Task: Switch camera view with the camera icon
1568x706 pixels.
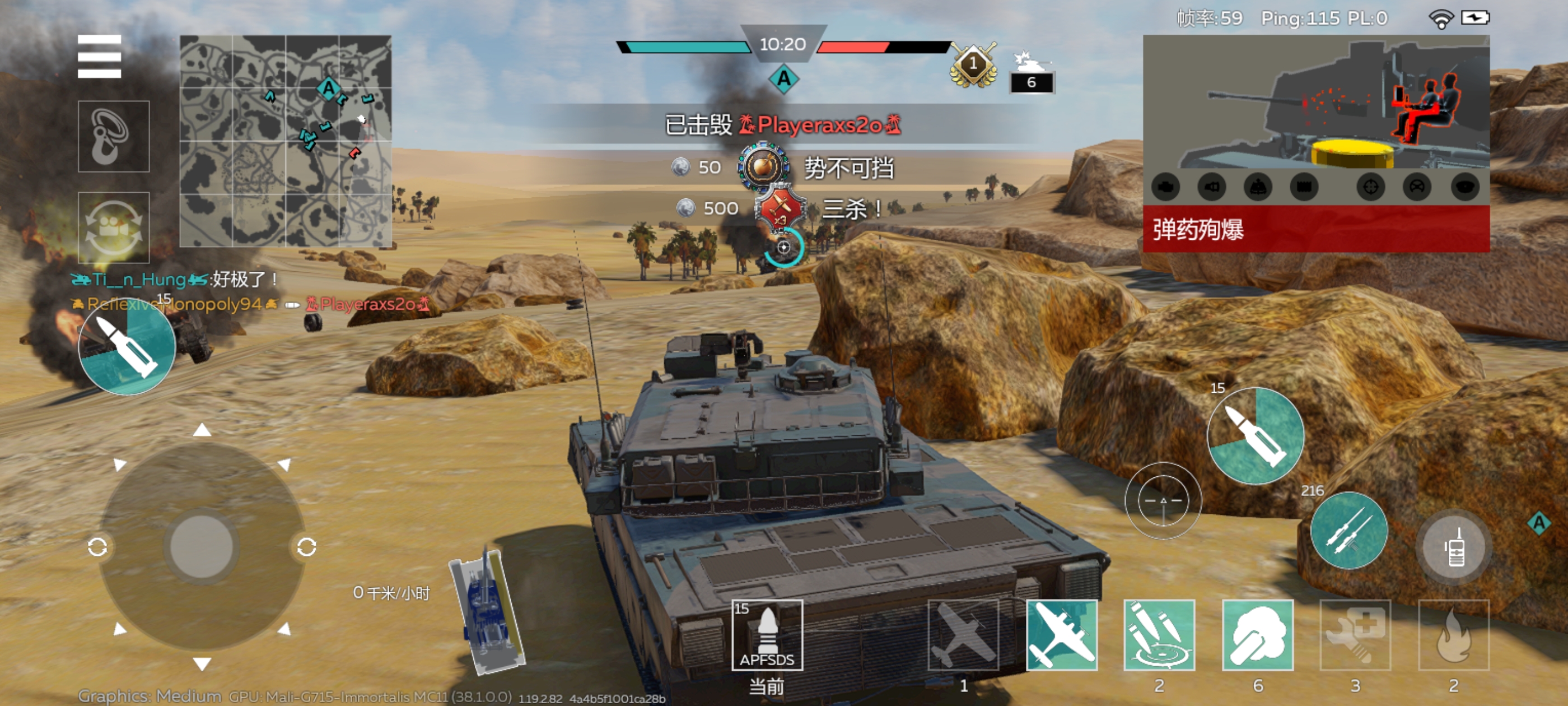Action: (113, 228)
